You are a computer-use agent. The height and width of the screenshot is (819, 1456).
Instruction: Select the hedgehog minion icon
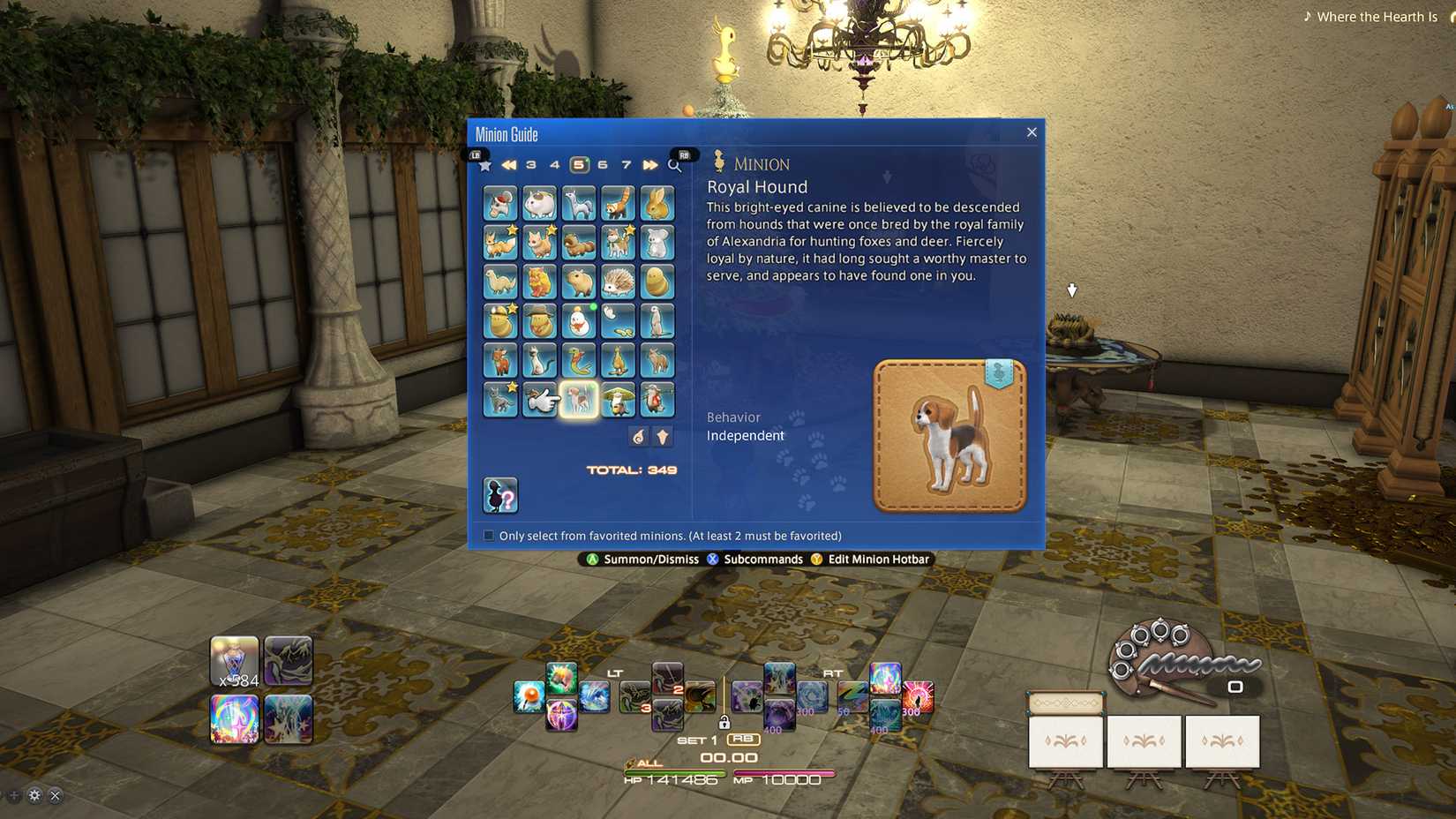[x=619, y=282]
